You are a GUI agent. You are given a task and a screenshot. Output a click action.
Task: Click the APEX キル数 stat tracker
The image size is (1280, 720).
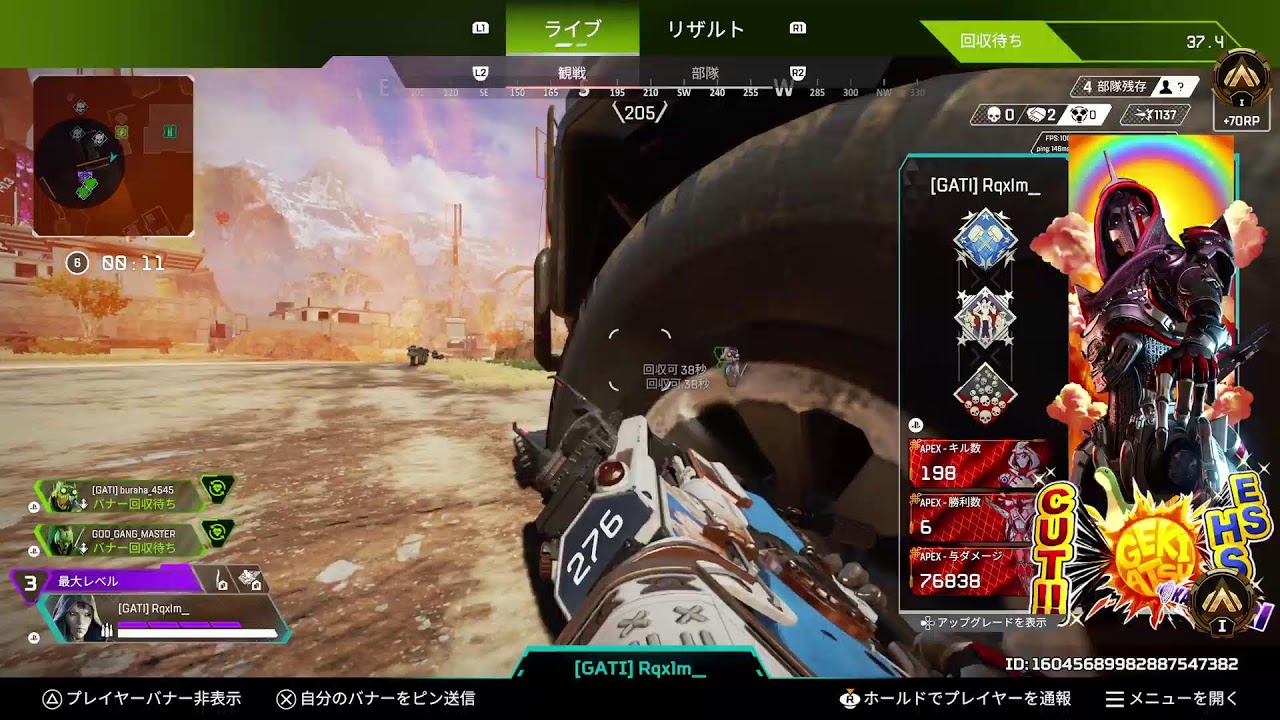pyautogui.click(x=980, y=464)
